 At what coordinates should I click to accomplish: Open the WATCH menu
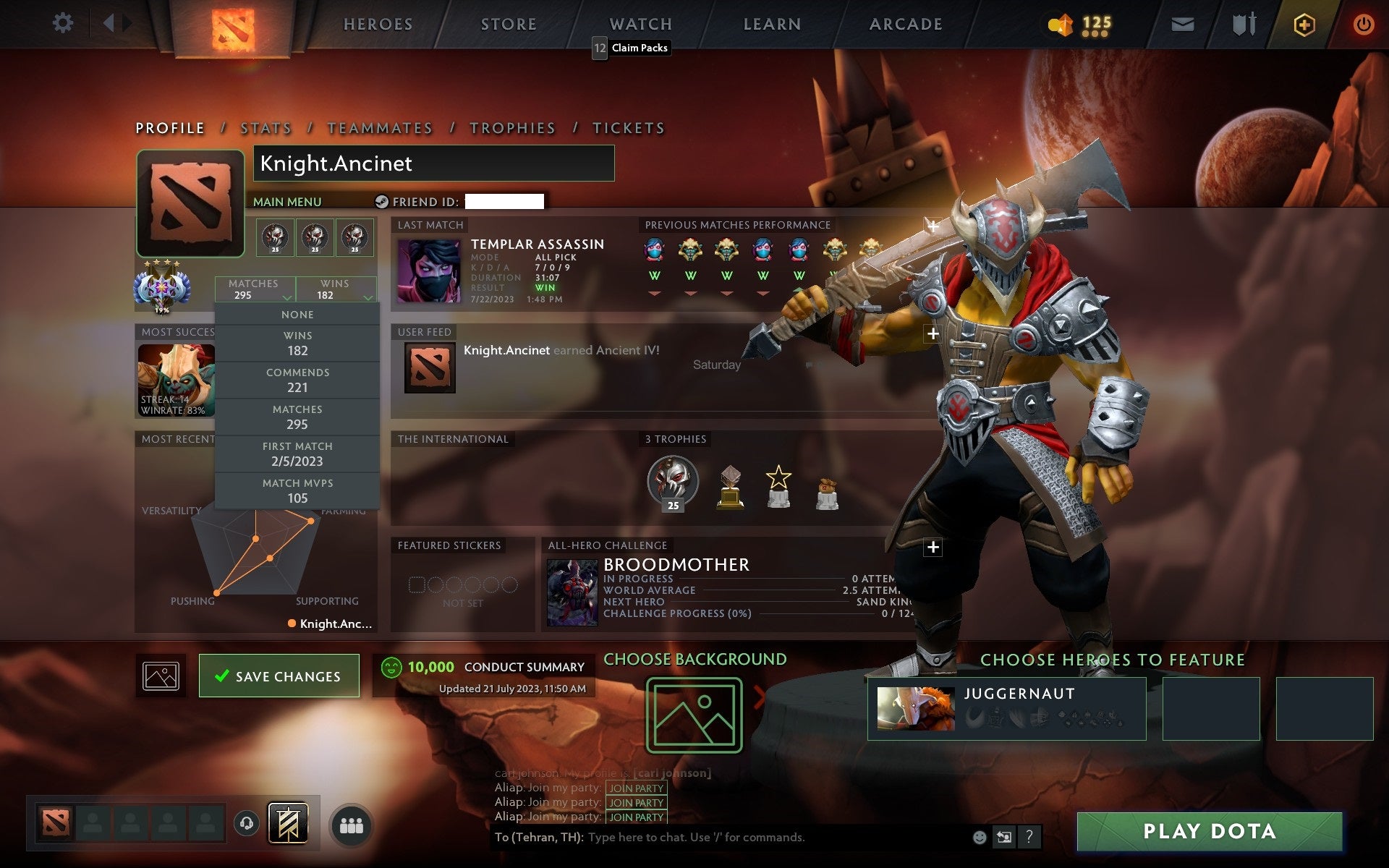click(640, 24)
